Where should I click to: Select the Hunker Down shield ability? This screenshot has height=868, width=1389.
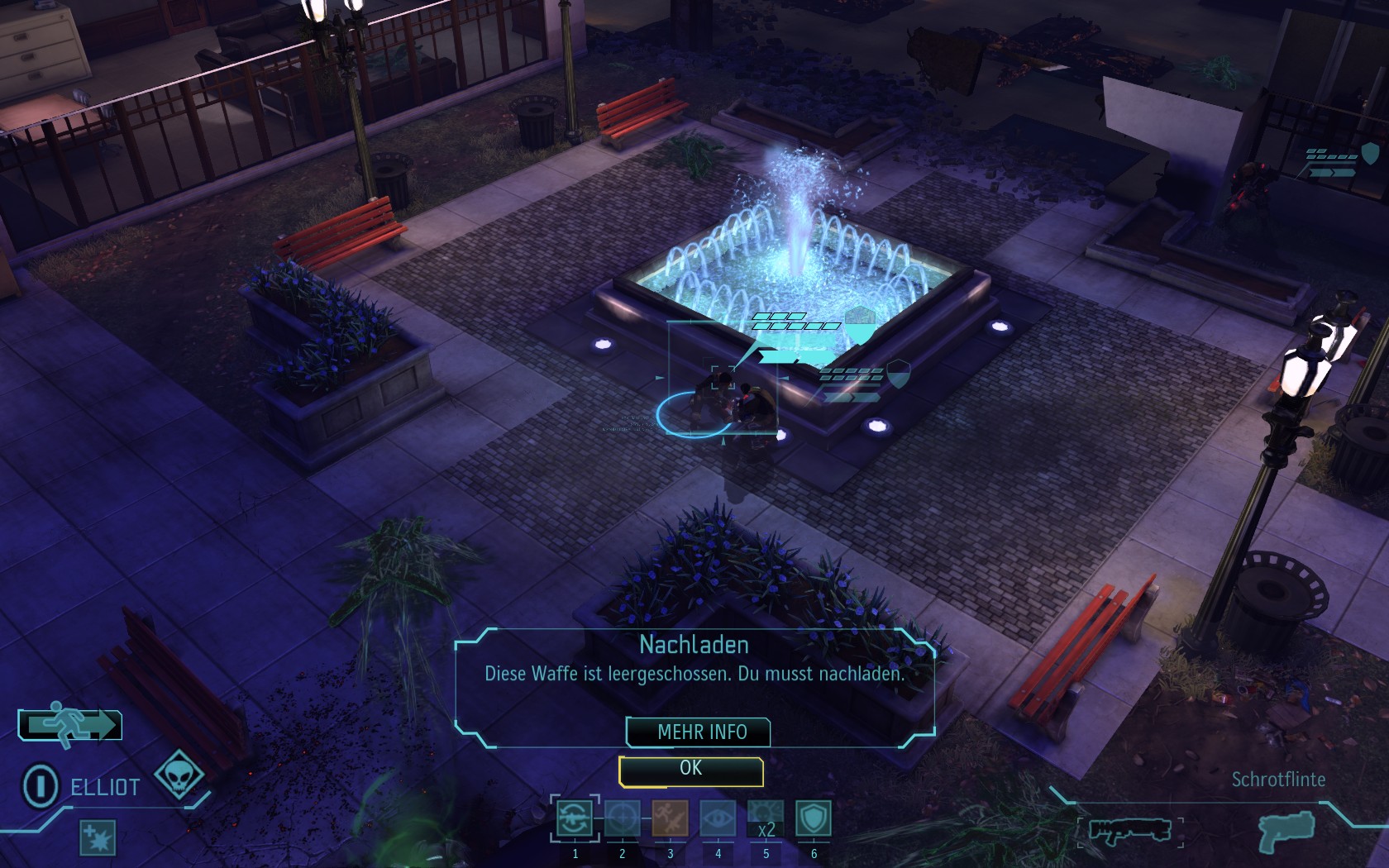click(x=813, y=818)
